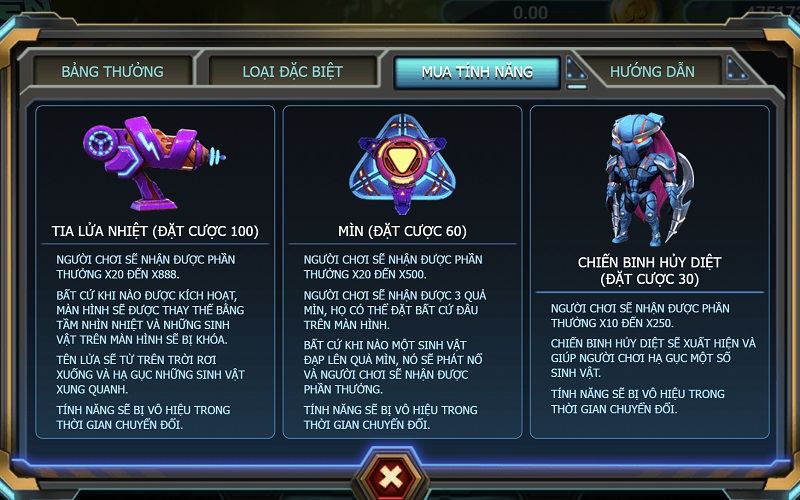
Task: Close the info panel with the red X
Action: click(x=391, y=475)
